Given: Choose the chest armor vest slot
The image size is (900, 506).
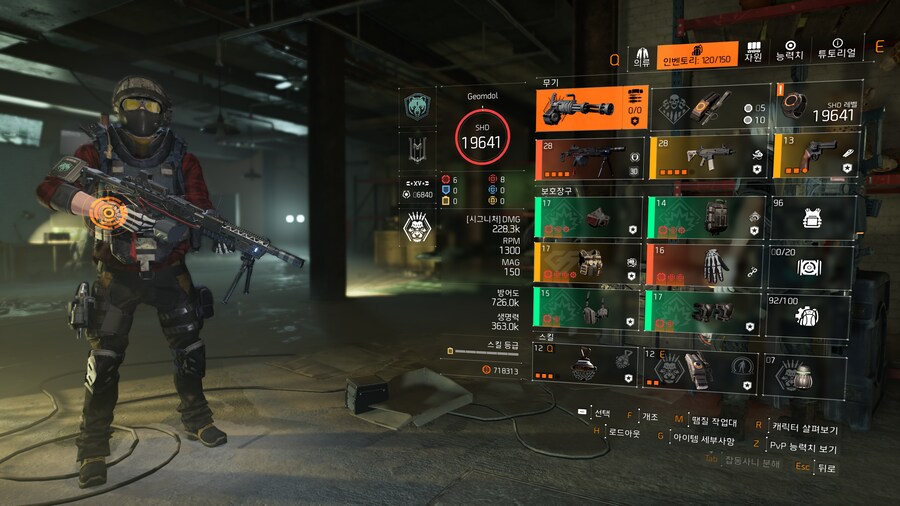Looking at the screenshot, I should click(589, 264).
